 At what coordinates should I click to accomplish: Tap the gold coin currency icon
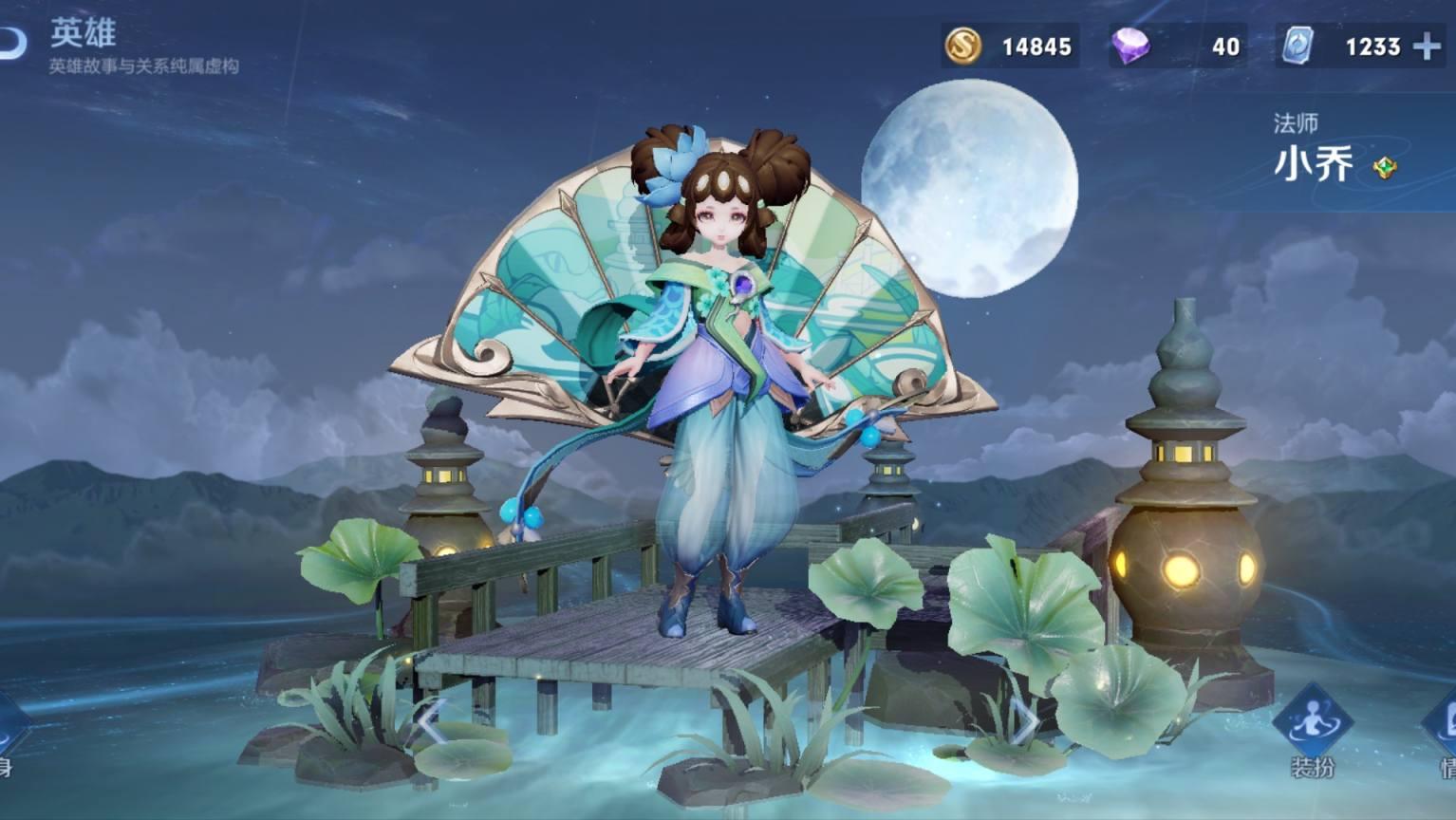[x=962, y=47]
